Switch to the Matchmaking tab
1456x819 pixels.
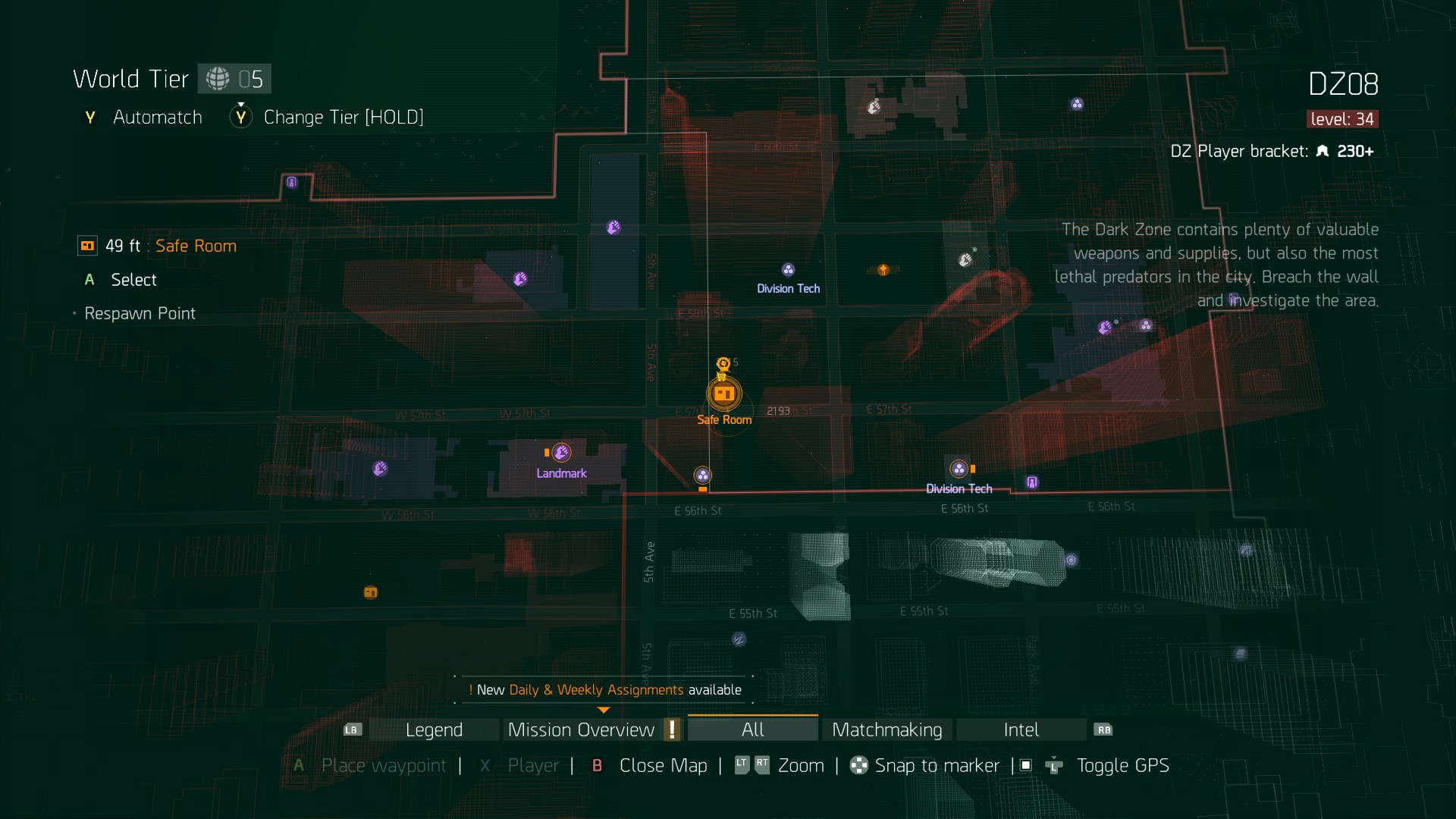[x=886, y=730]
